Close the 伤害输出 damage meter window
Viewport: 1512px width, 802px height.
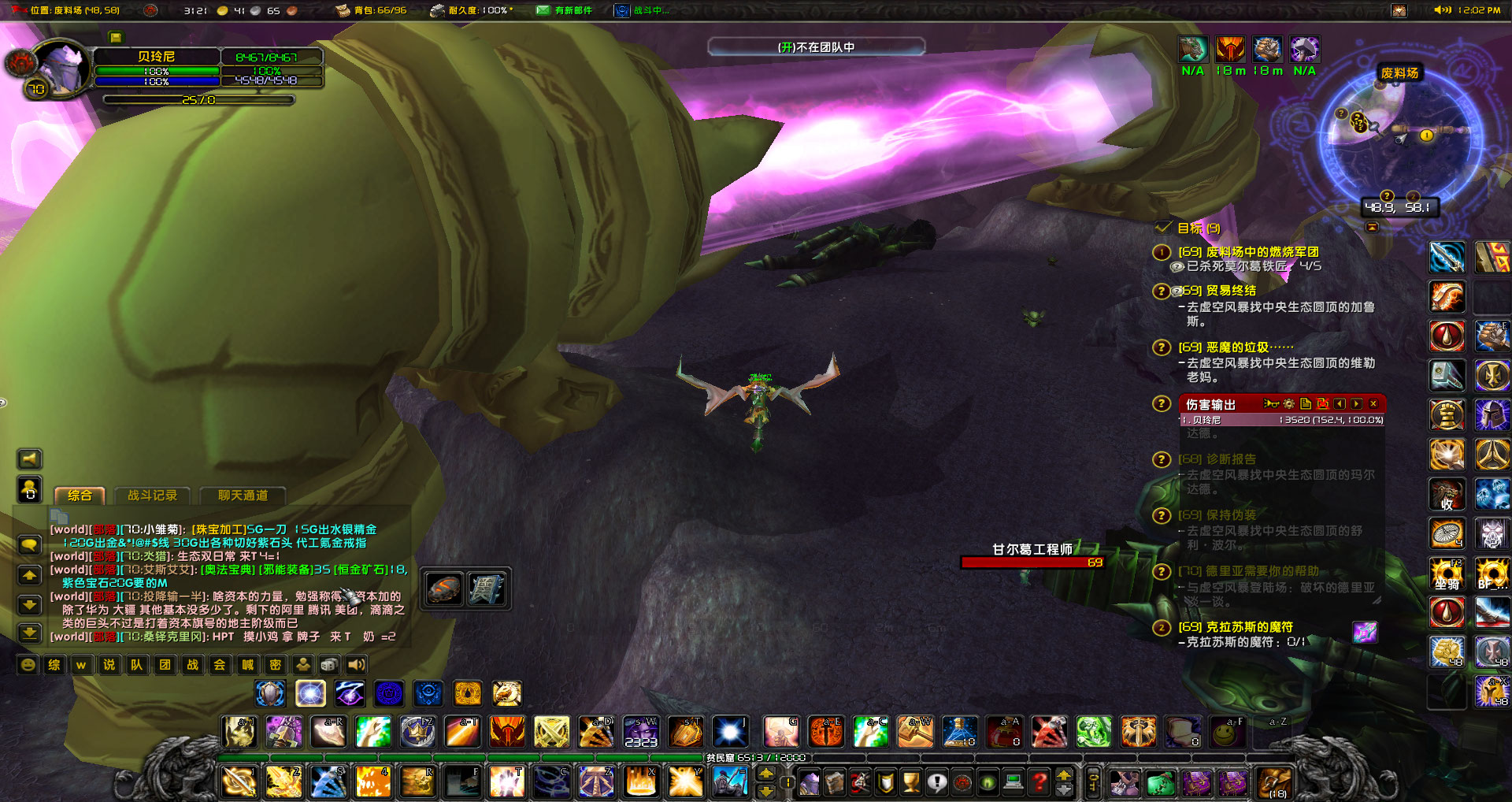pos(1373,404)
